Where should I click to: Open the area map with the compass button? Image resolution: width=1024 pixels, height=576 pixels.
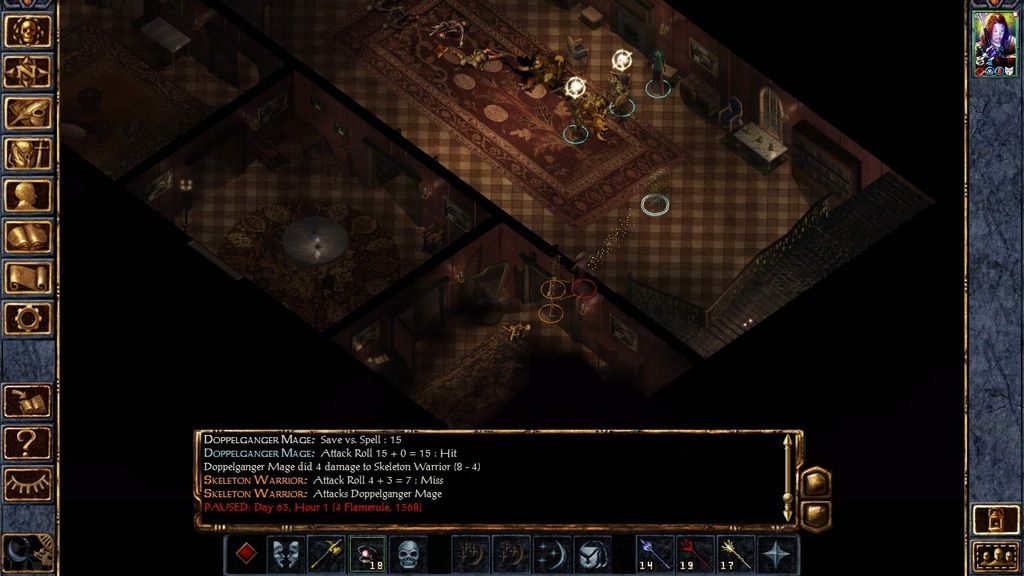(x=27, y=71)
